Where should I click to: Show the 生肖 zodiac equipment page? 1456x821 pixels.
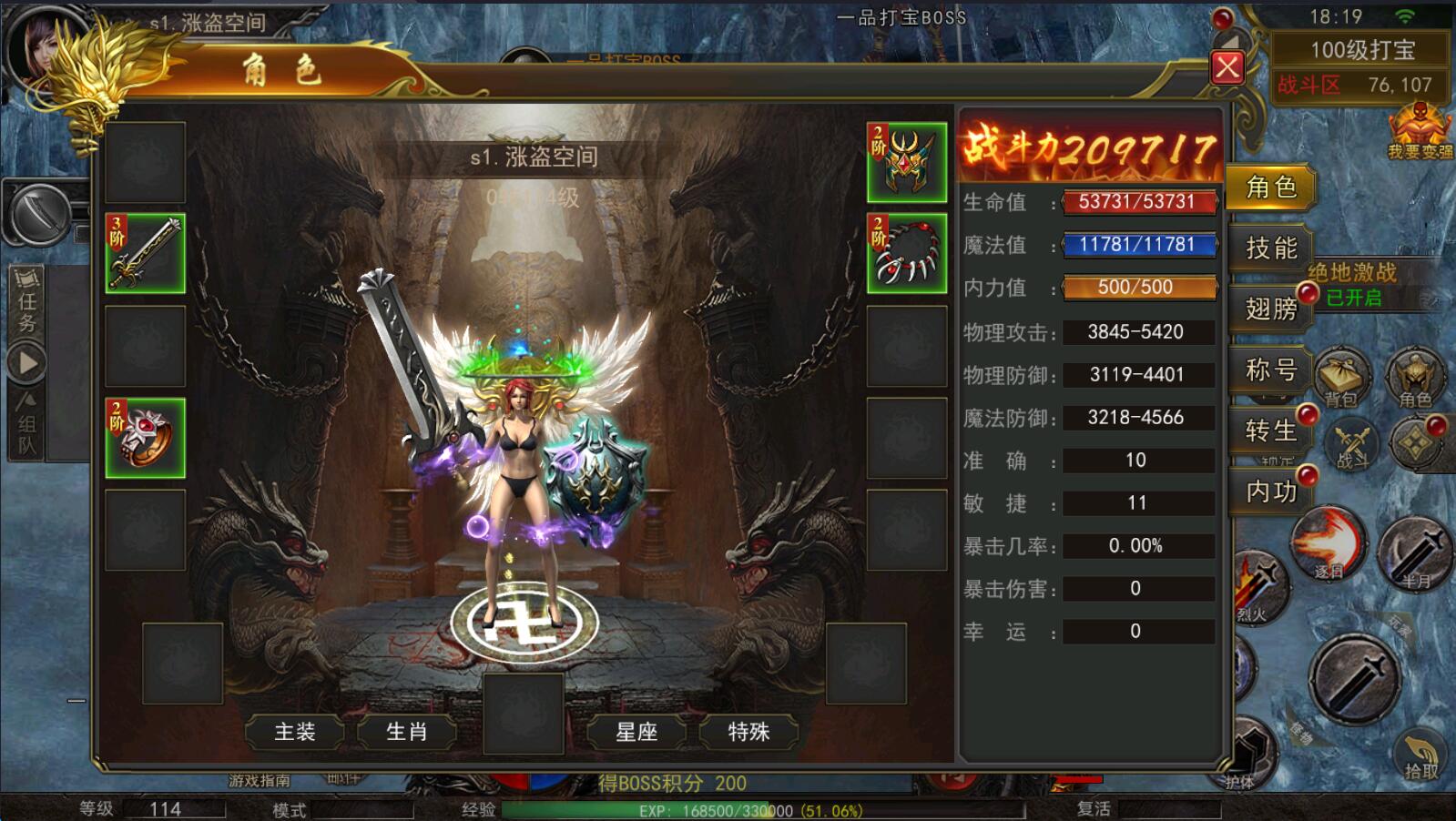pos(406,732)
